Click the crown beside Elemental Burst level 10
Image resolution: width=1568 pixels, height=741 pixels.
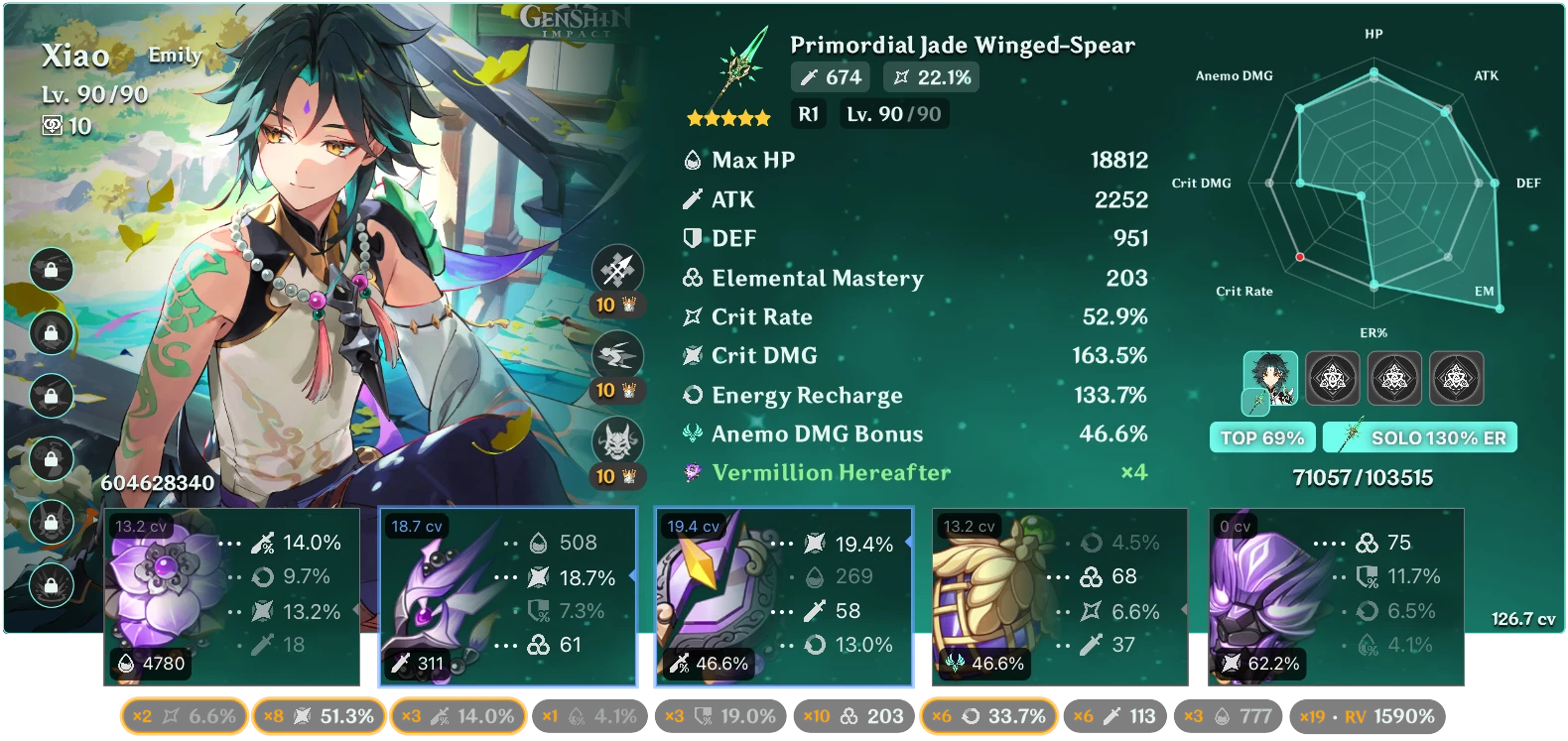627,475
